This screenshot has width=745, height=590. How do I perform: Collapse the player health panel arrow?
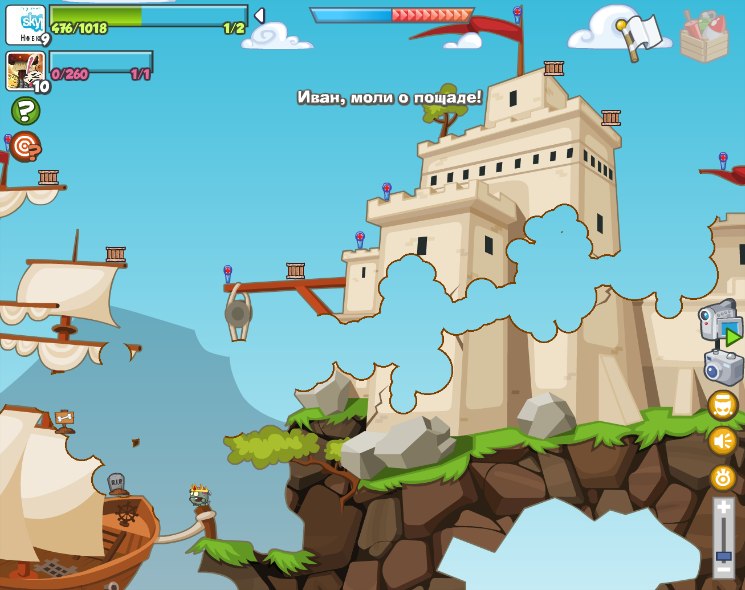pos(259,15)
